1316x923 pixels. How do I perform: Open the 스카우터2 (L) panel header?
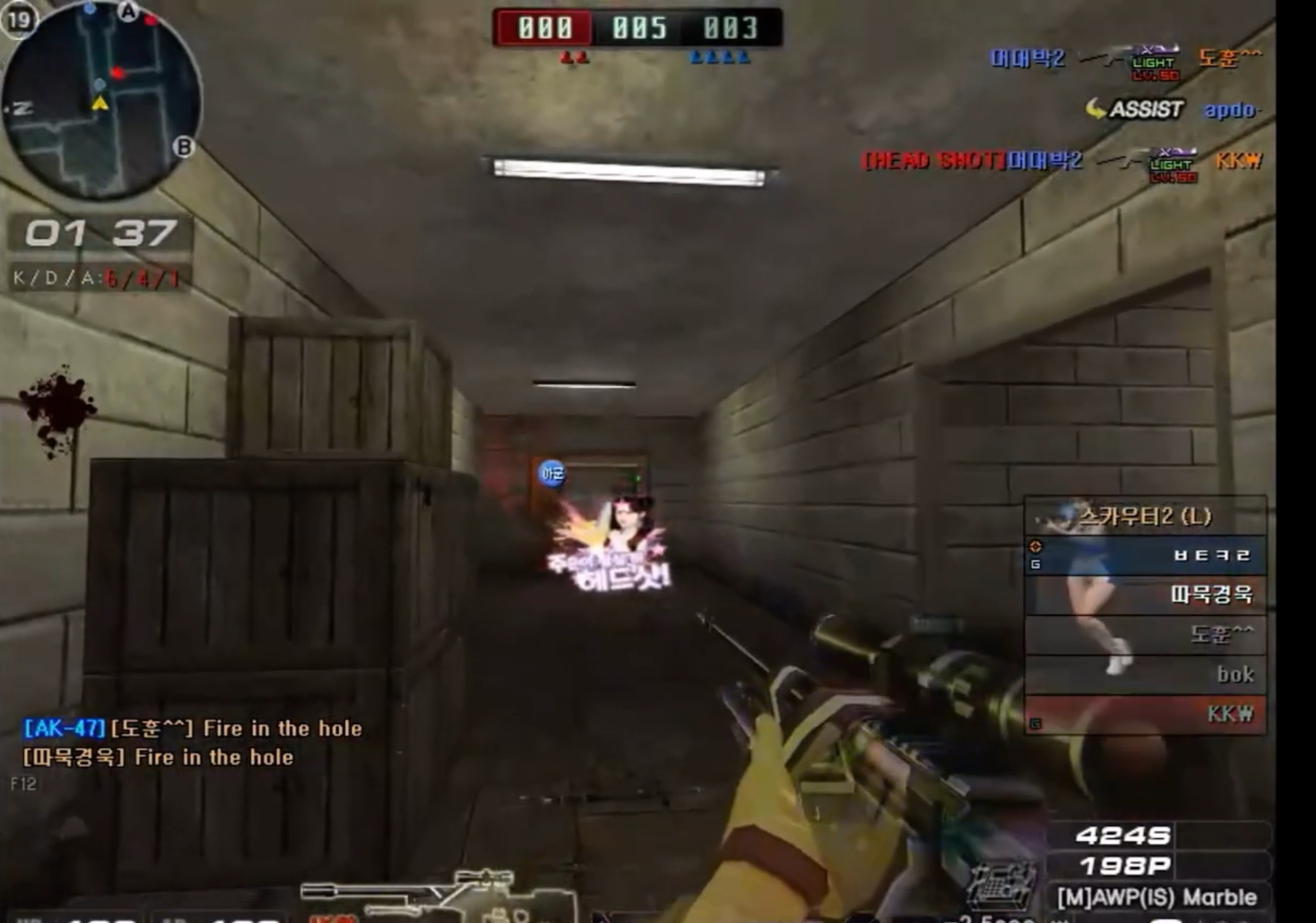1144,516
